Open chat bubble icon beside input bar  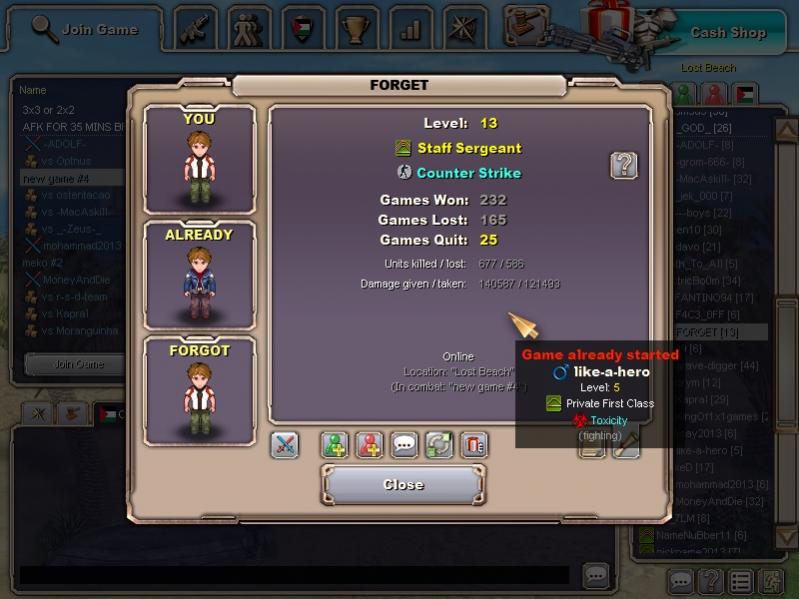pos(596,575)
